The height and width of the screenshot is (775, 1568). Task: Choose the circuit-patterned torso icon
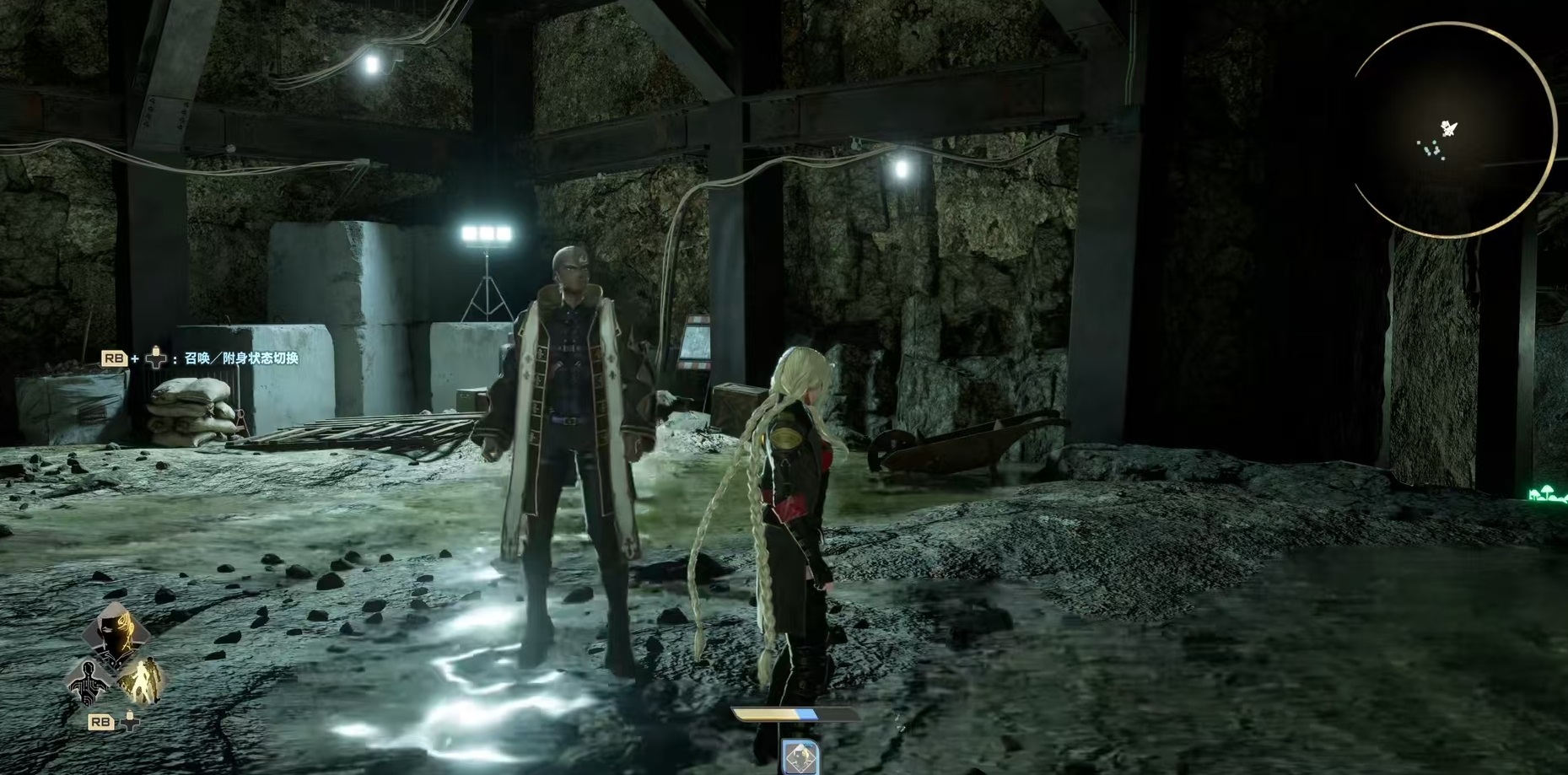pos(90,681)
